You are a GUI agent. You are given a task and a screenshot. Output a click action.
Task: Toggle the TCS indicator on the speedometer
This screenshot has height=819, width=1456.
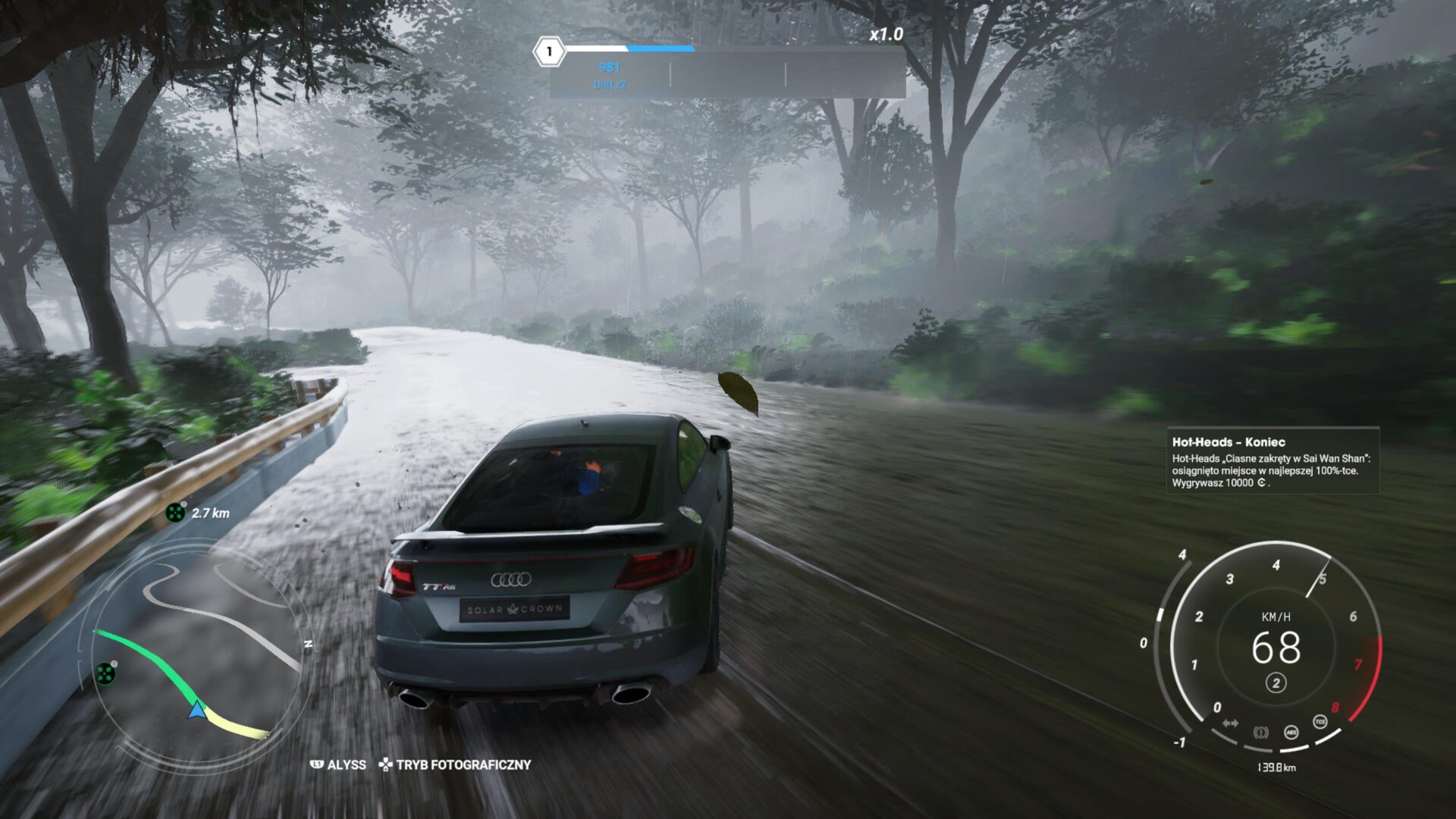pos(1320,722)
